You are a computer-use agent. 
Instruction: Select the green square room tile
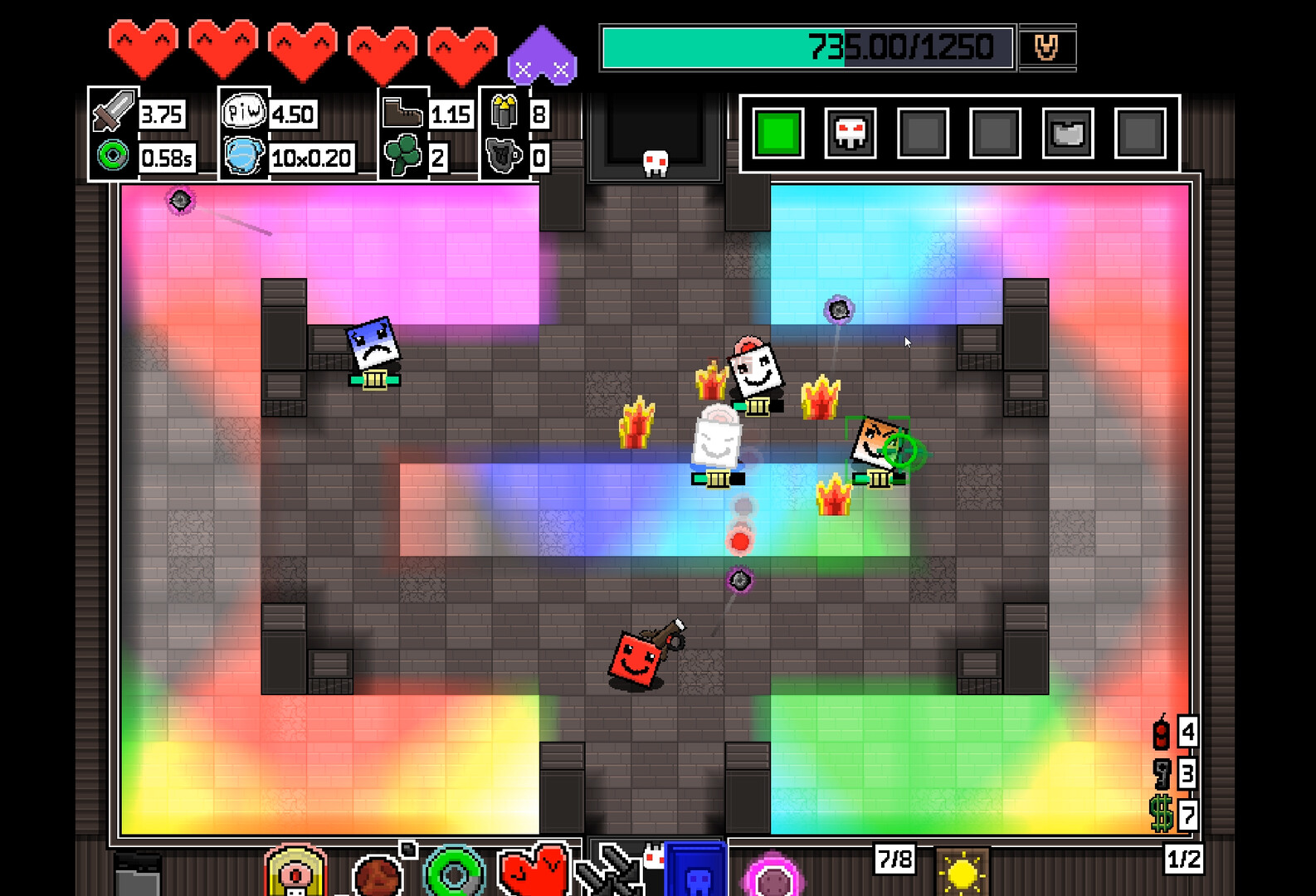(x=778, y=134)
